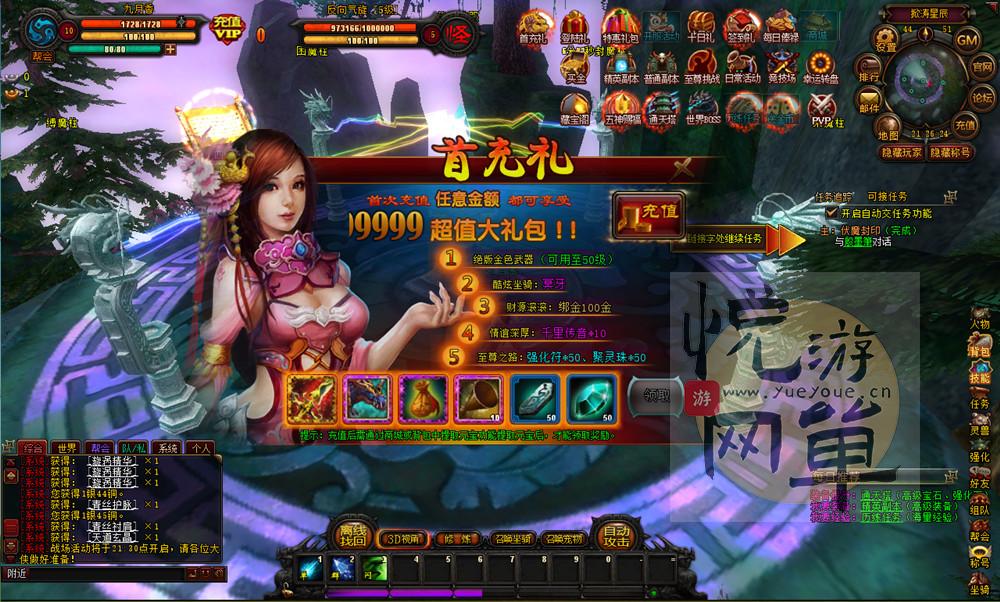1000x602 pixels.
Task: Toggle the 3D视角 view button
Action: 402,538
